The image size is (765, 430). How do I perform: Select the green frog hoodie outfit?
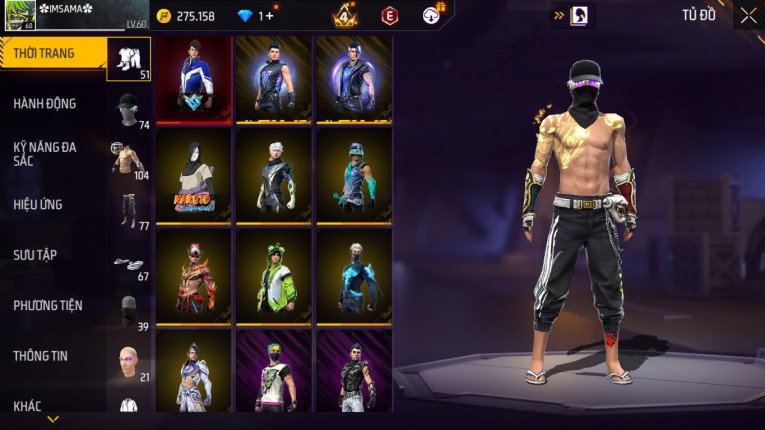click(274, 272)
